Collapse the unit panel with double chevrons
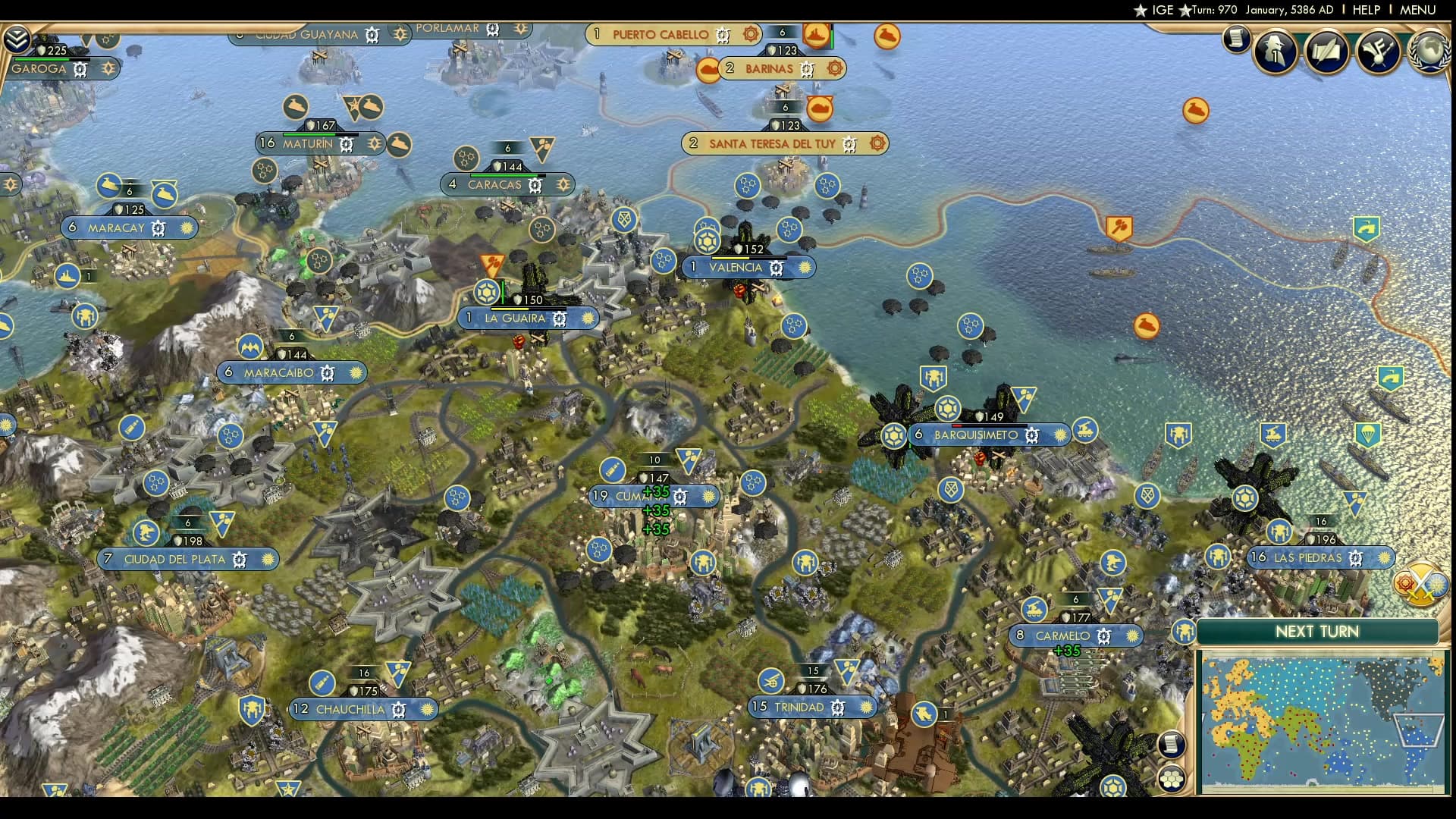Image resolution: width=1456 pixels, height=819 pixels. point(17,37)
